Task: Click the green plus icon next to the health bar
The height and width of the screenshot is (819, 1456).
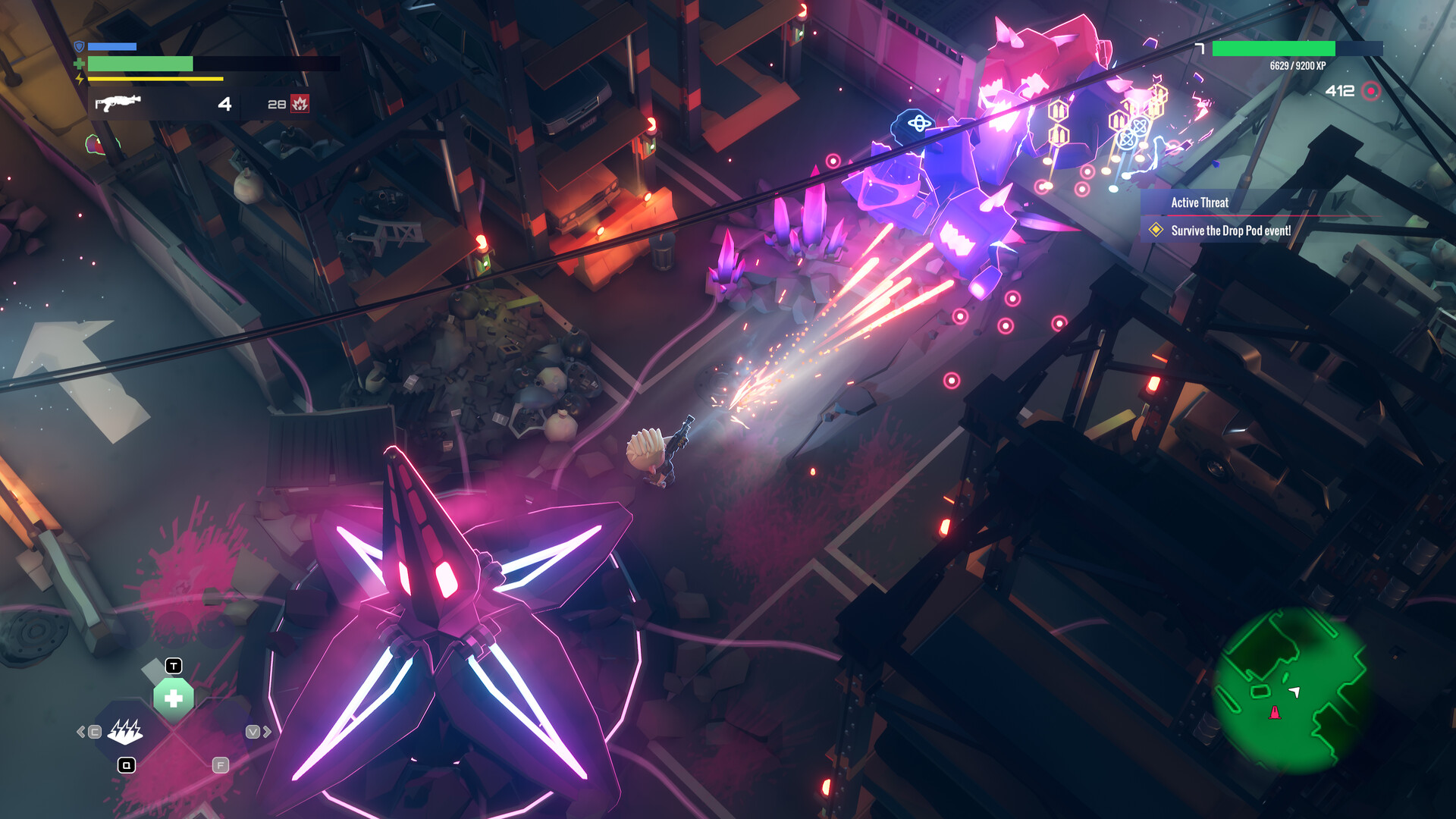Action: [78, 64]
